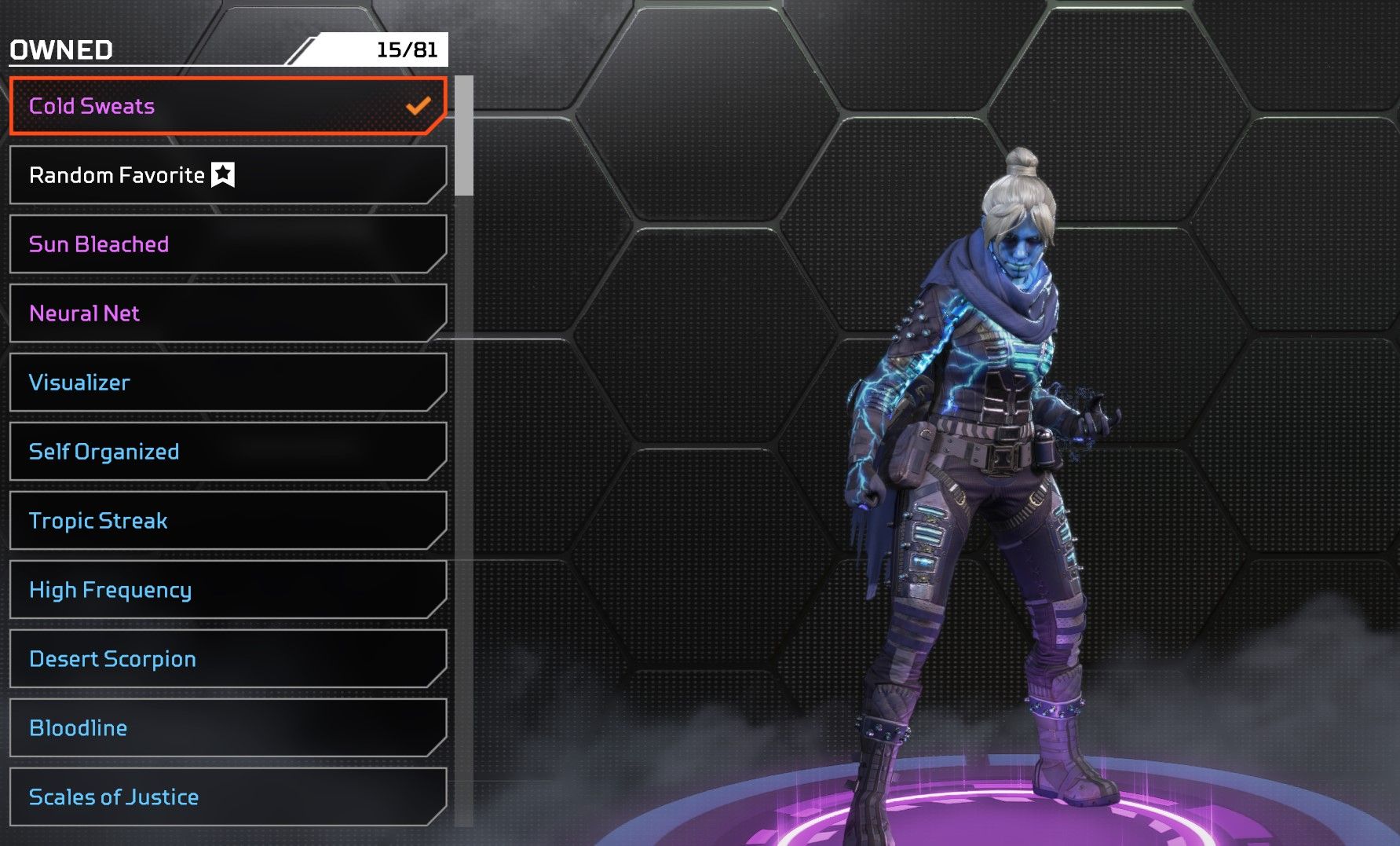The image size is (1400, 846).
Task: Equip the Sun Bleached skin
Action: click(228, 244)
